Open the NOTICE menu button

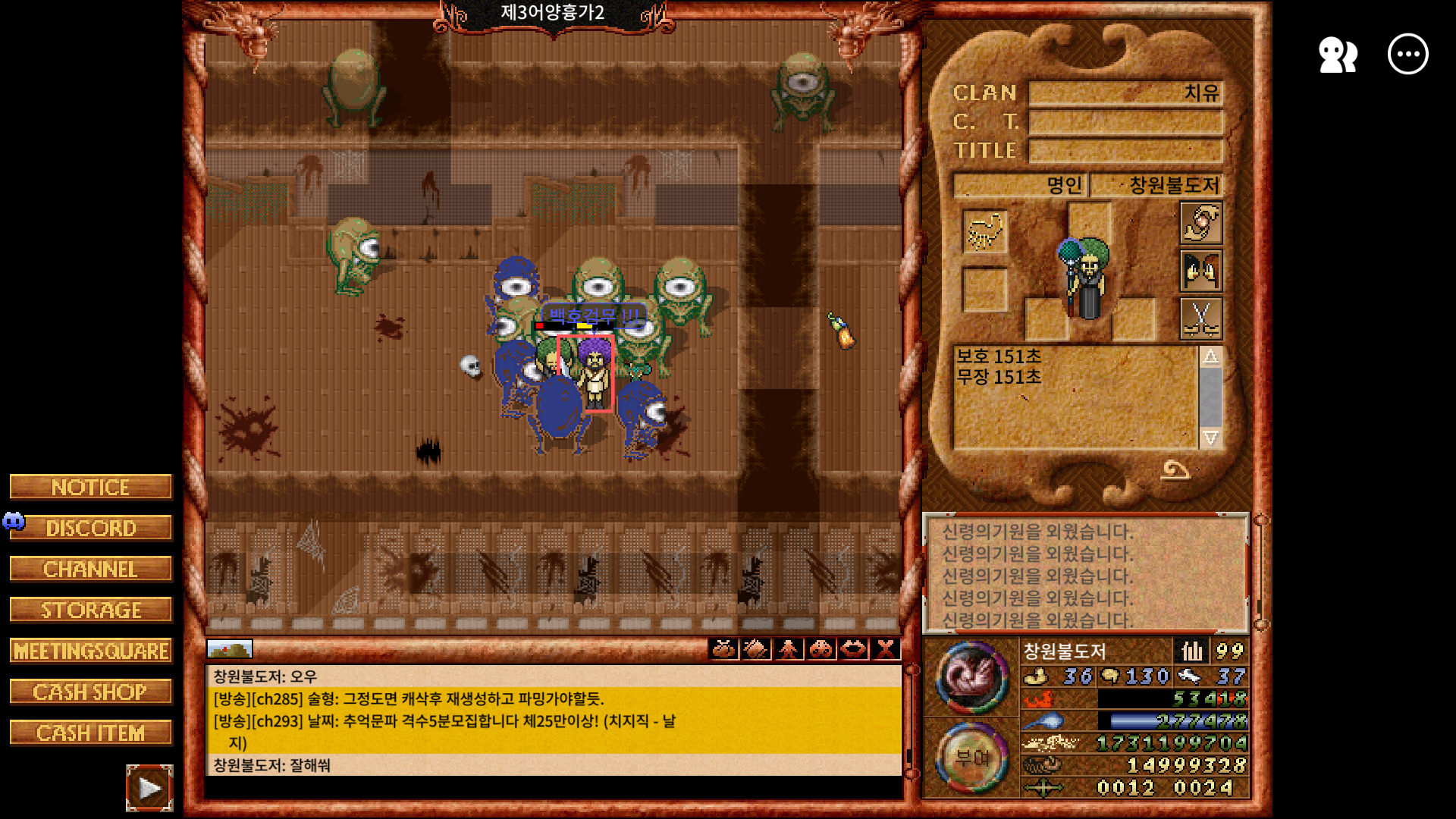coord(91,487)
